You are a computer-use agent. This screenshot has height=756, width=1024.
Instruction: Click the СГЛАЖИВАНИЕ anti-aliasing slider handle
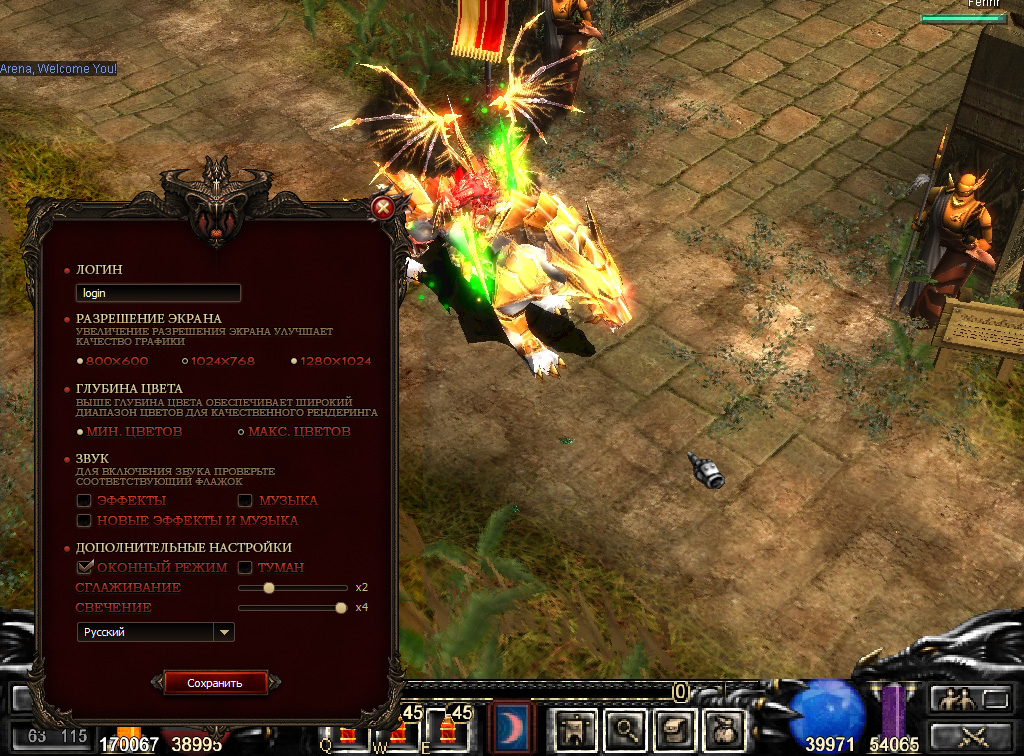268,588
